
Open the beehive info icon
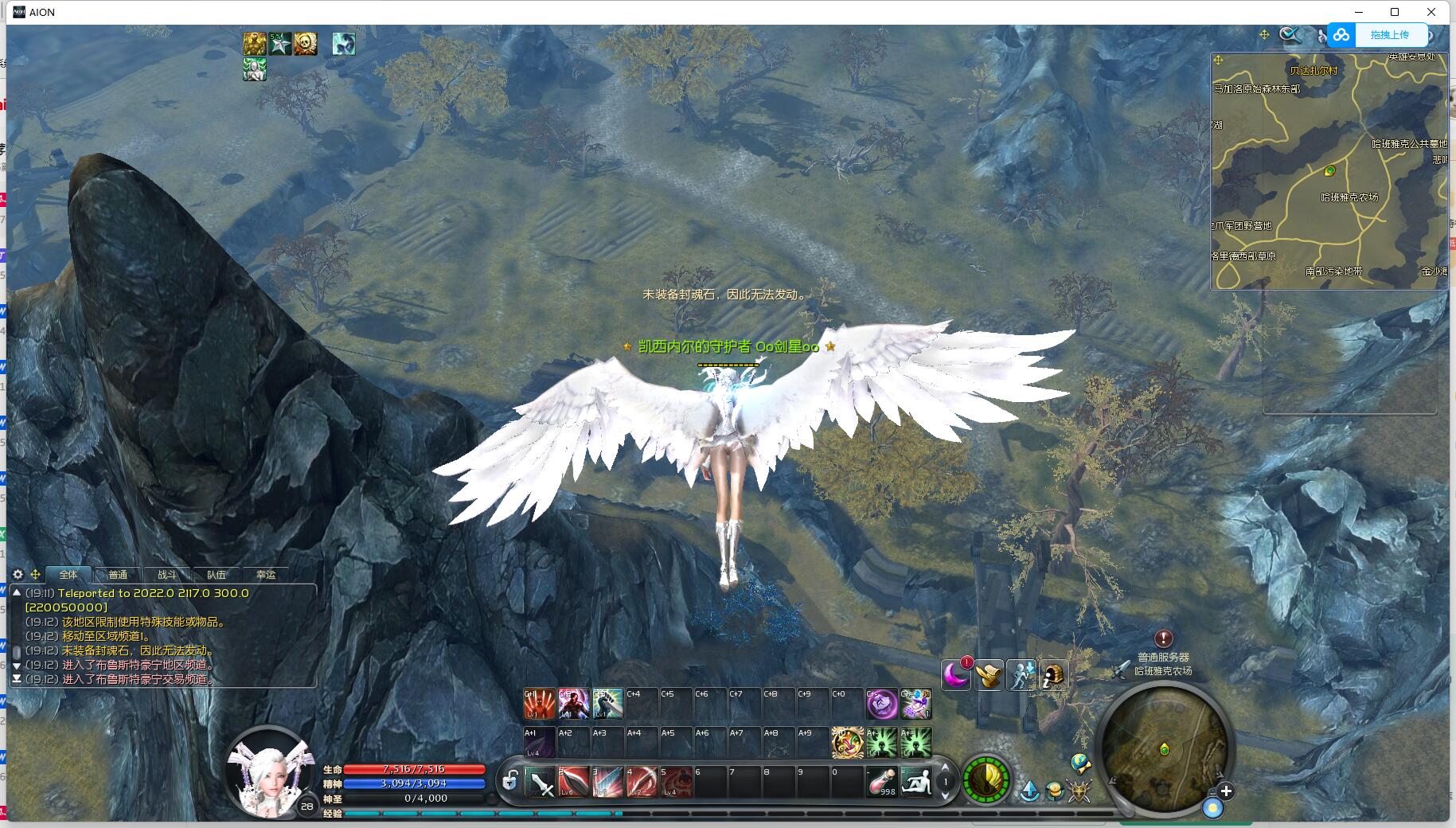point(1053,675)
